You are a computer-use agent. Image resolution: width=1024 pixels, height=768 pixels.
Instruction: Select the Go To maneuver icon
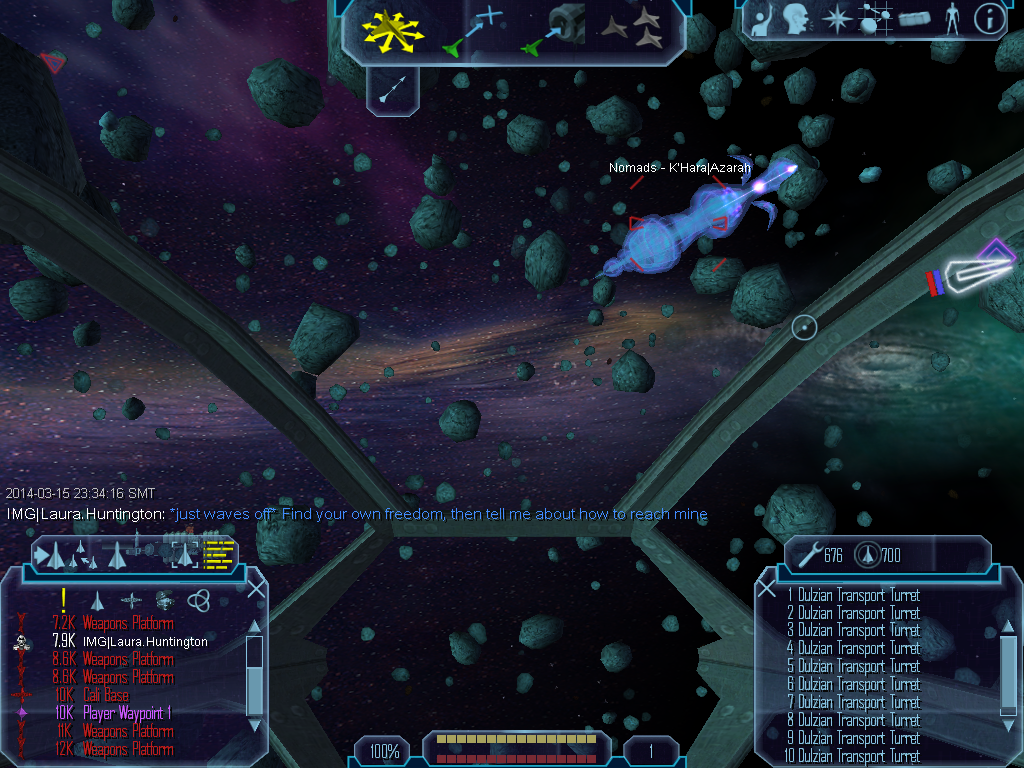470,30
